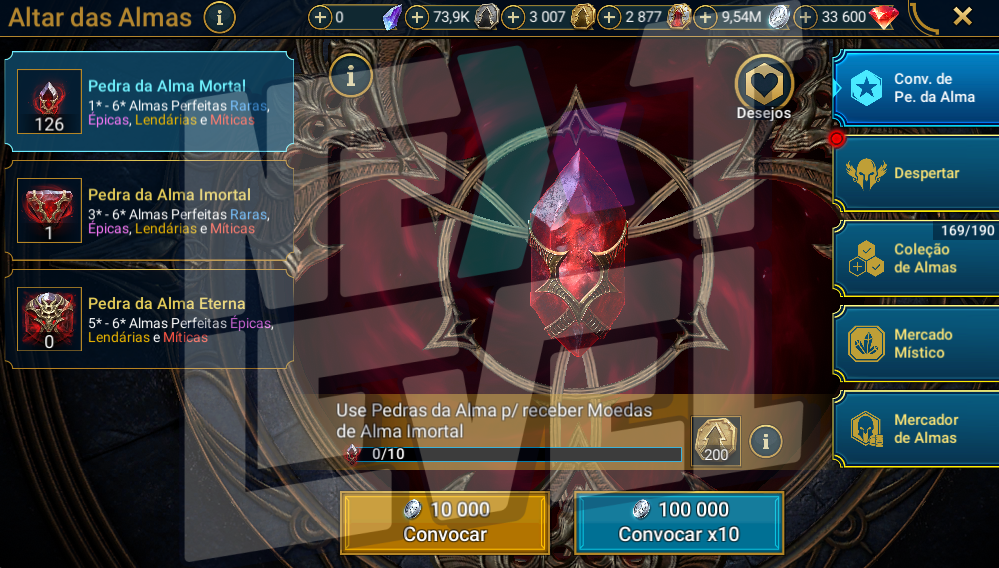Add more red gems with plus button
The height and width of the screenshot is (568, 999).
tap(806, 17)
